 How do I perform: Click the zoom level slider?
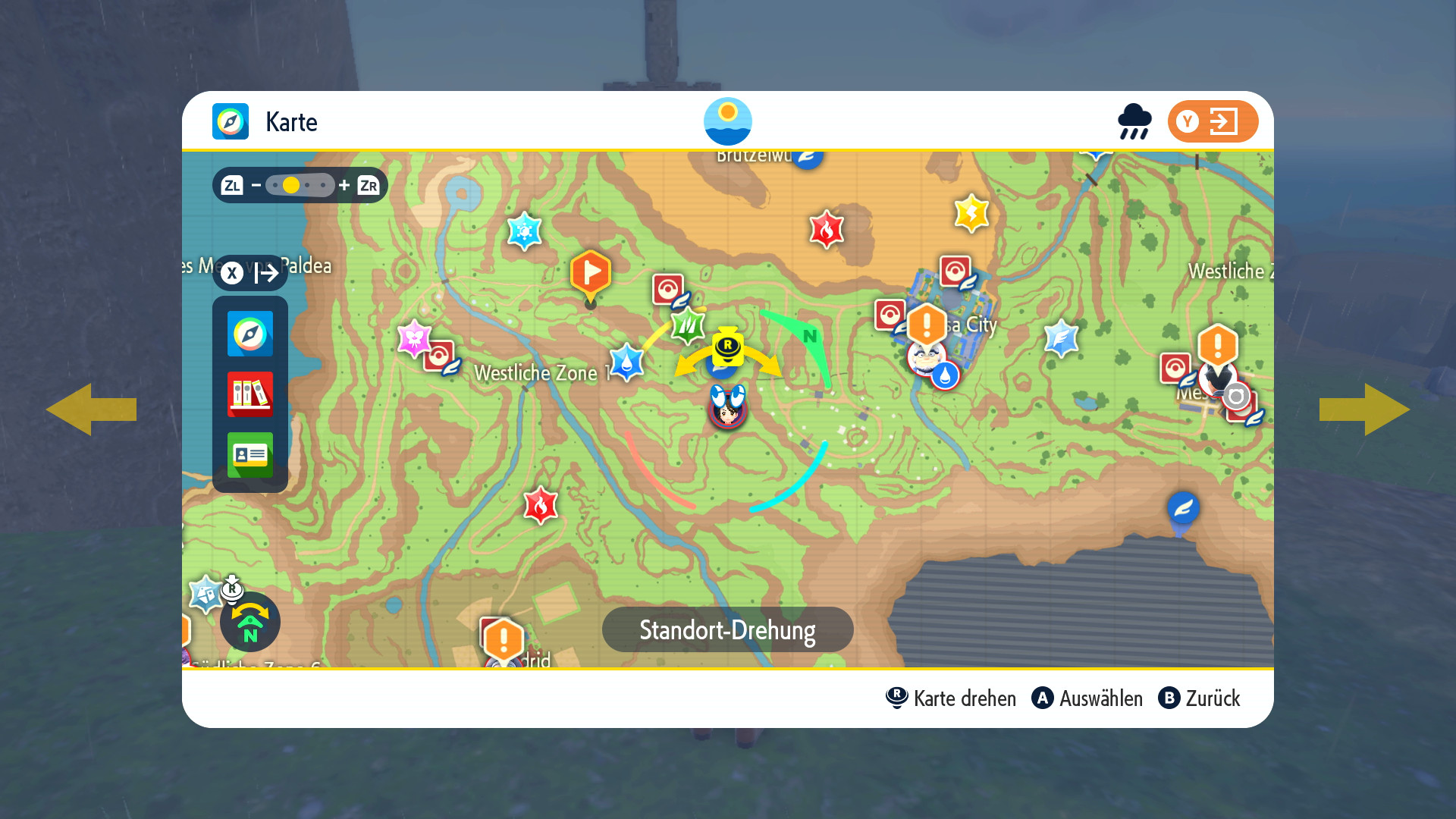point(300,185)
